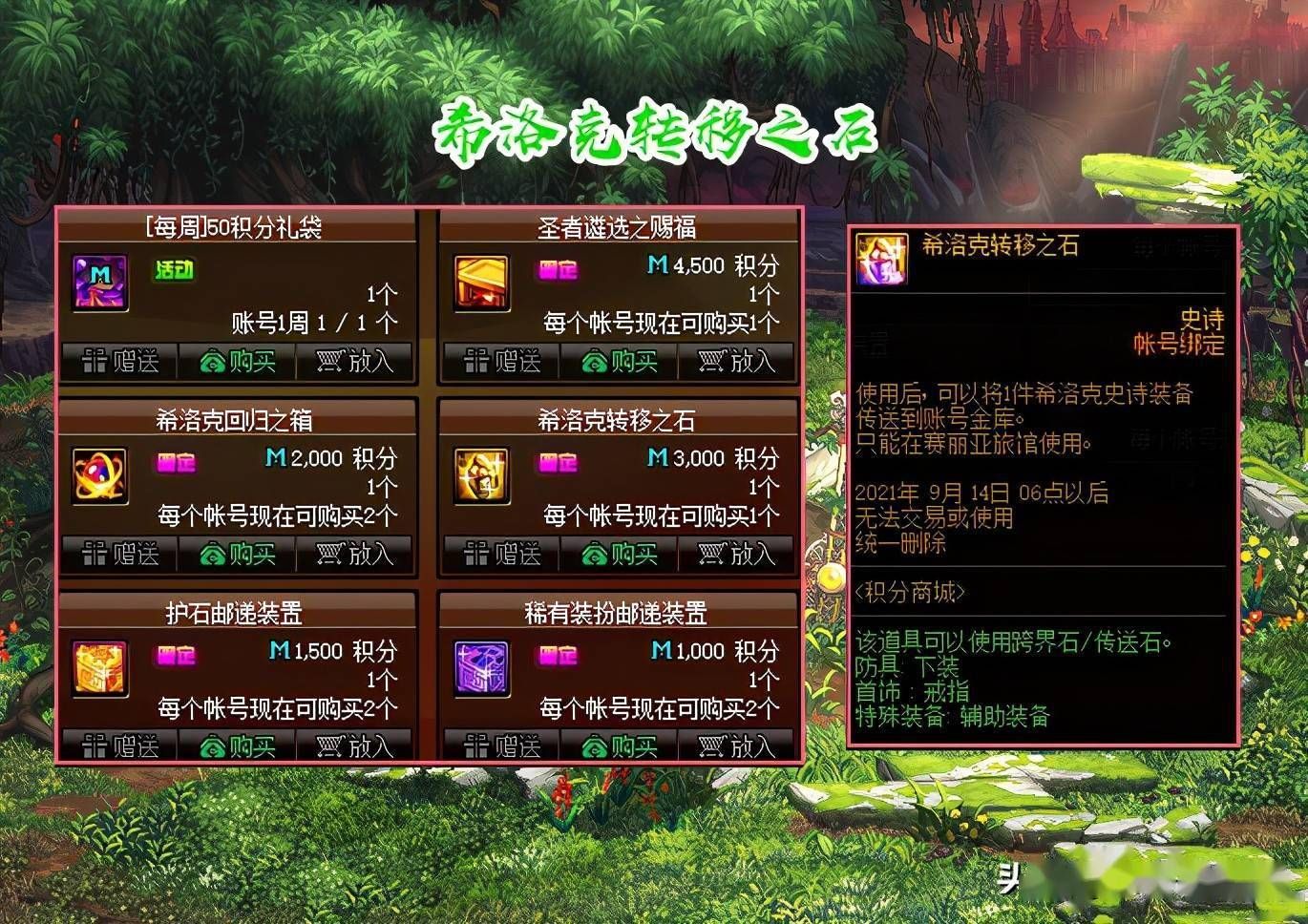Click 放入 for 希洛克回归之箱

(x=356, y=554)
